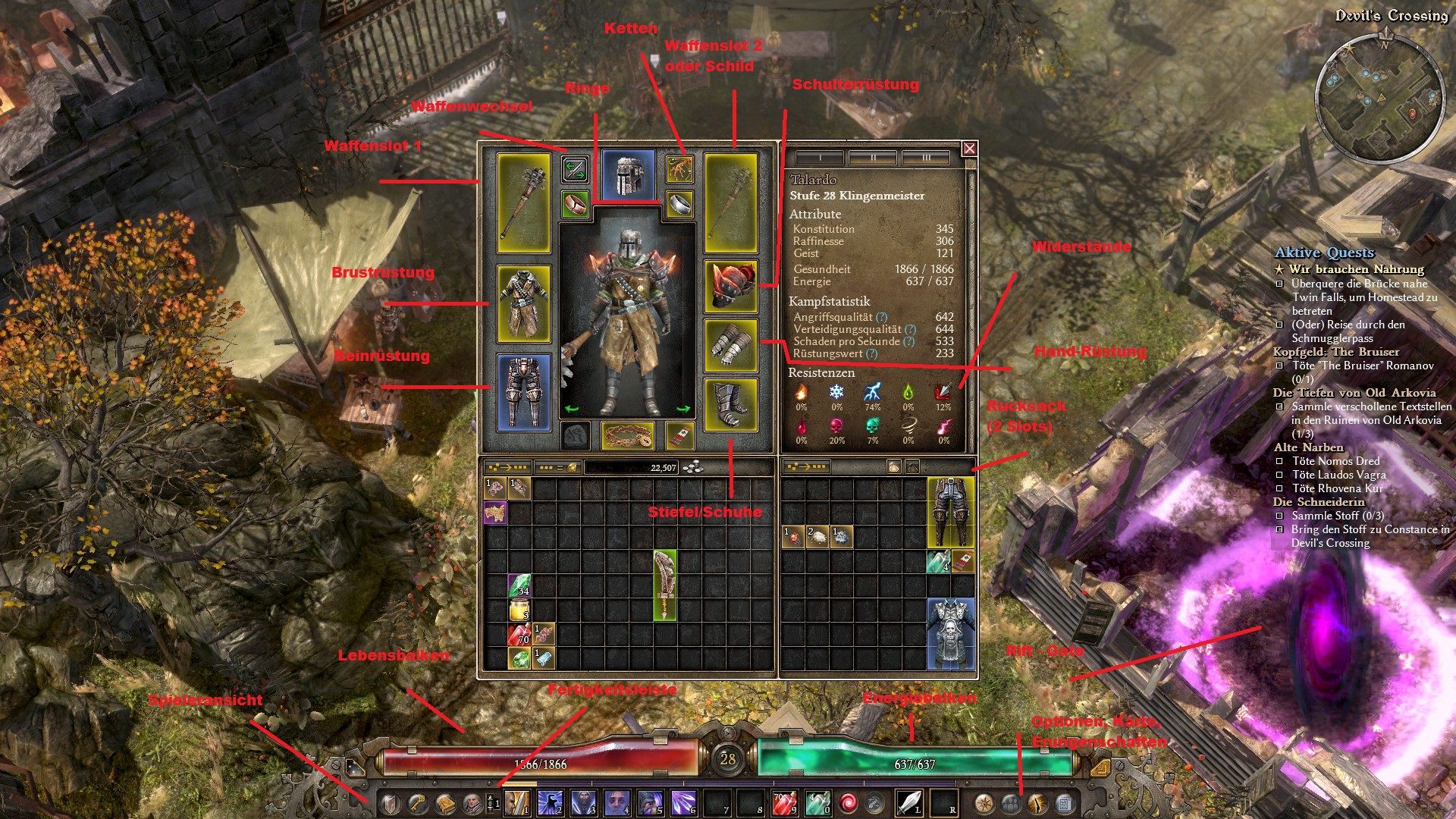
Task: Close the character window
Action: click(969, 149)
